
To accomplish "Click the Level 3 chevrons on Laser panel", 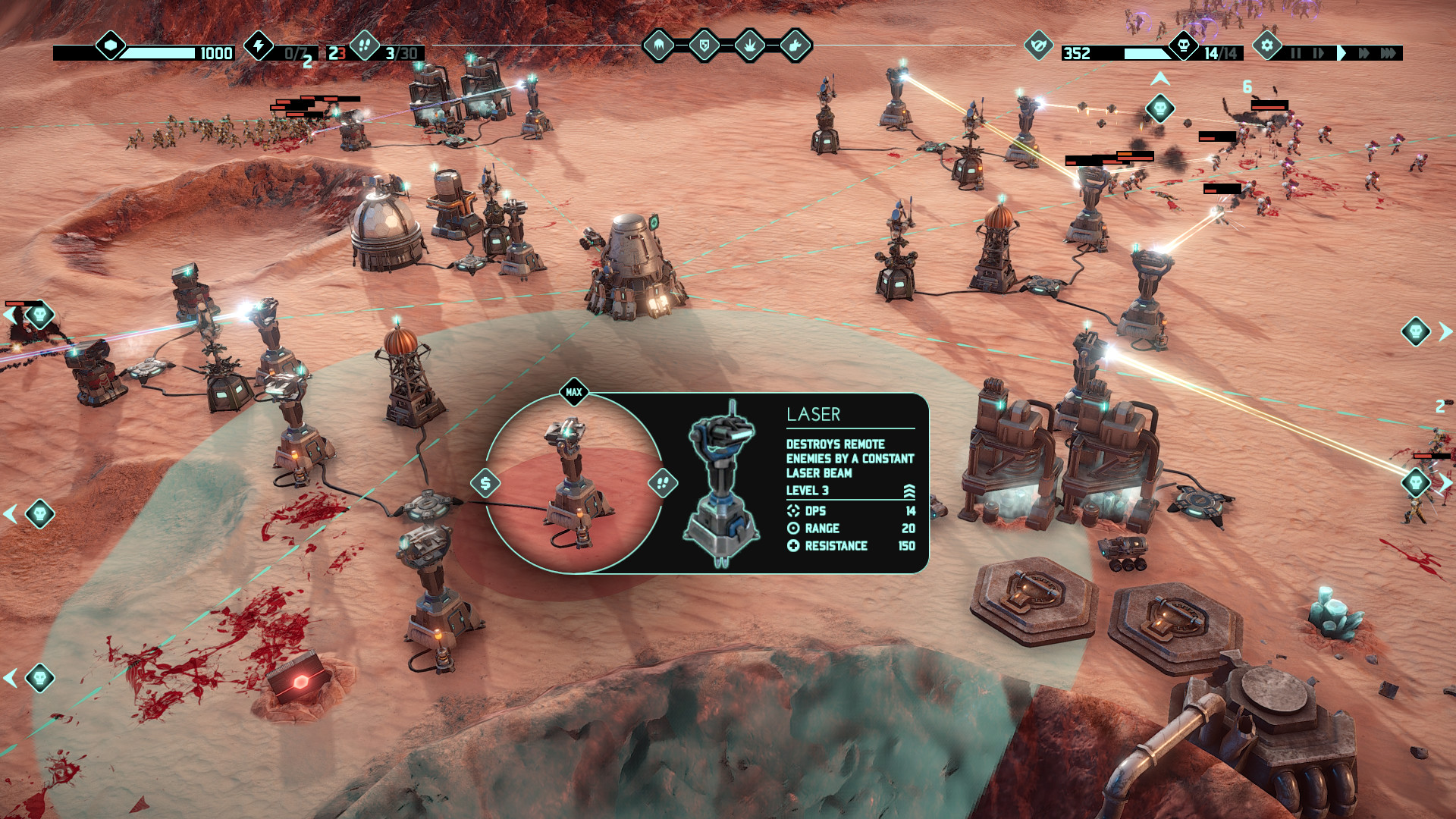I will [909, 490].
